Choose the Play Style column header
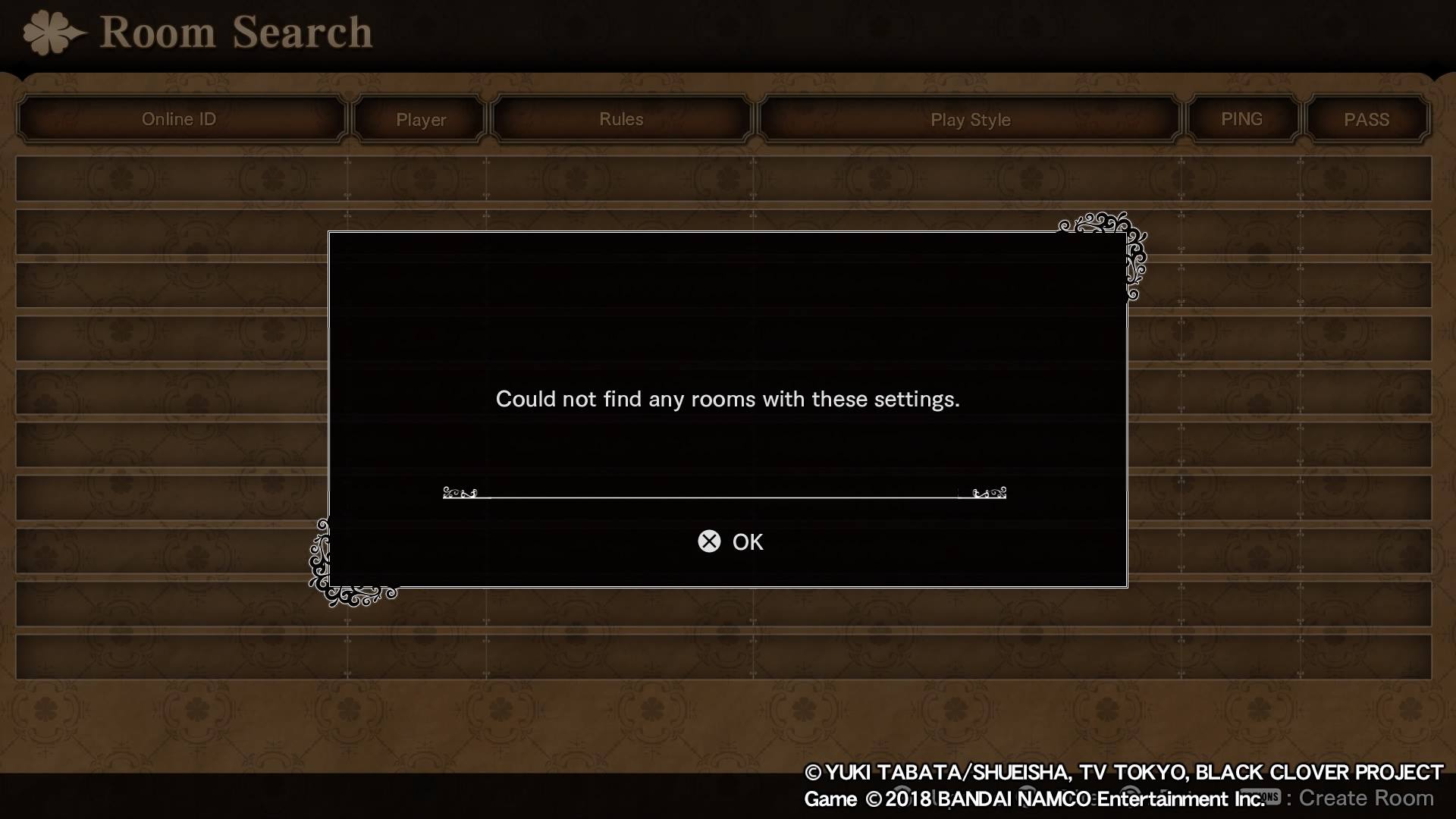The height and width of the screenshot is (819, 1456). click(x=970, y=120)
